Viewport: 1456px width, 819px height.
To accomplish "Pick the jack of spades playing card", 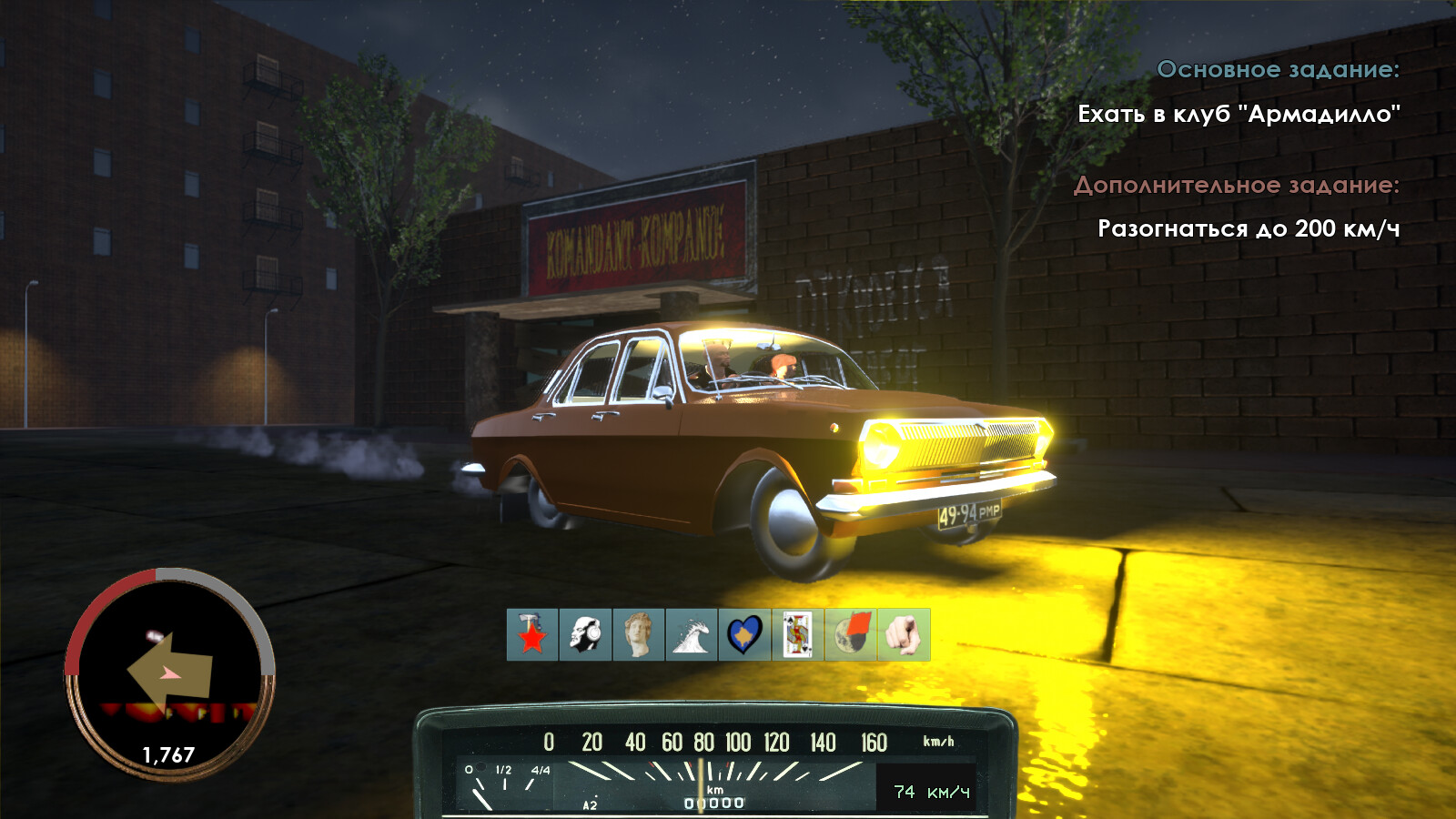I will click(x=798, y=634).
